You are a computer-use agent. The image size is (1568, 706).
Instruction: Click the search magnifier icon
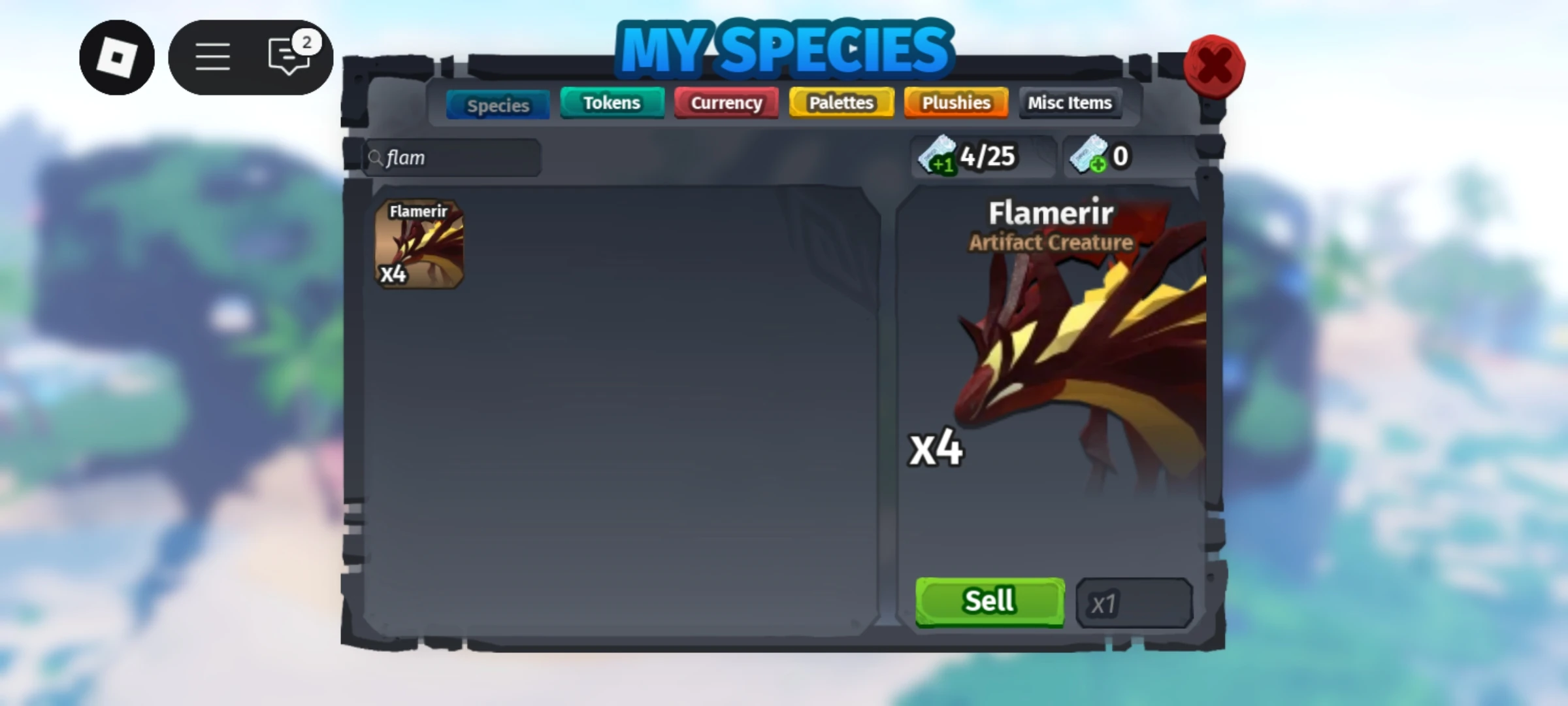[x=376, y=158]
